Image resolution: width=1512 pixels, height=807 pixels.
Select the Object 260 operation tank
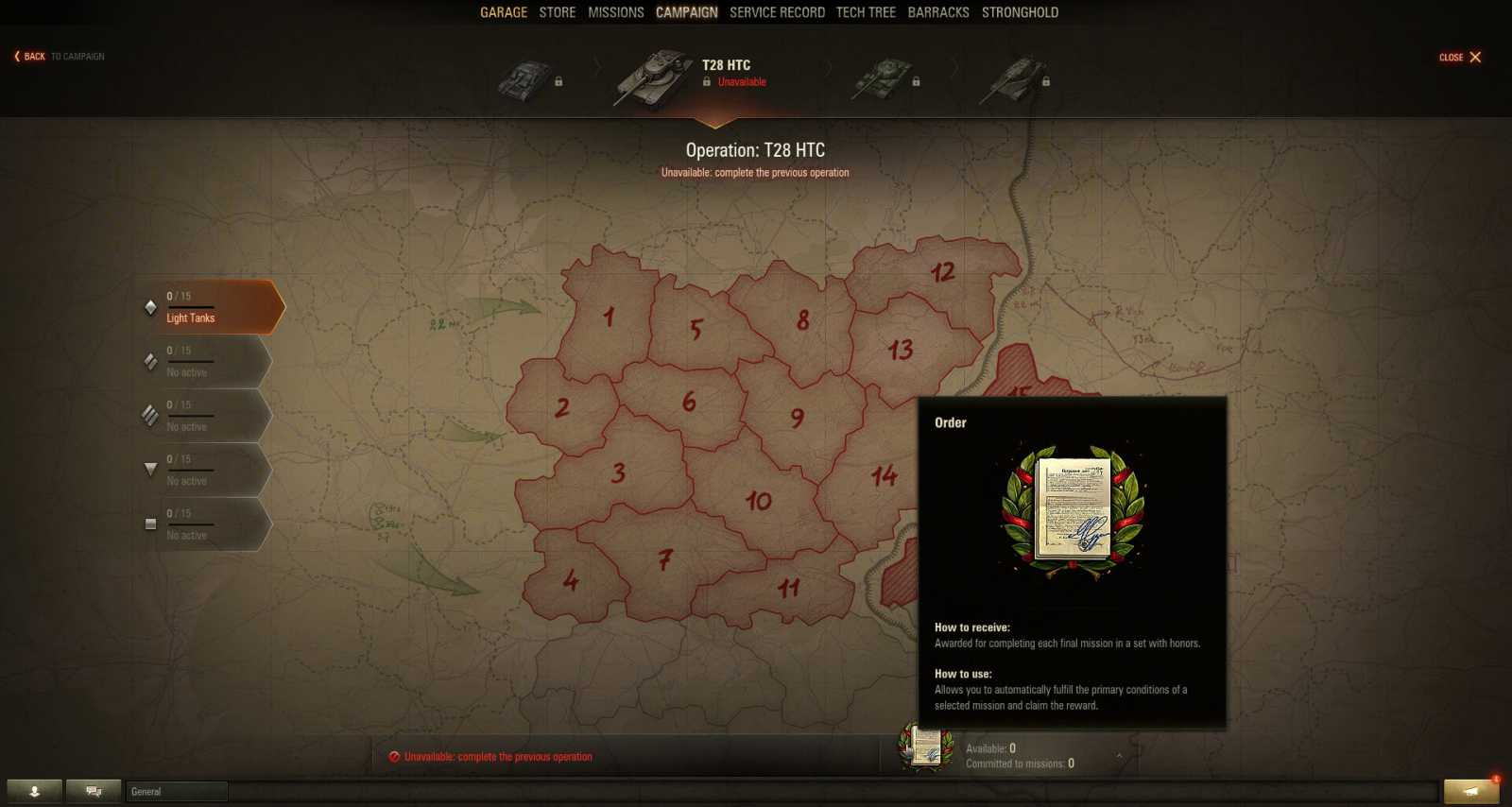(1016, 77)
